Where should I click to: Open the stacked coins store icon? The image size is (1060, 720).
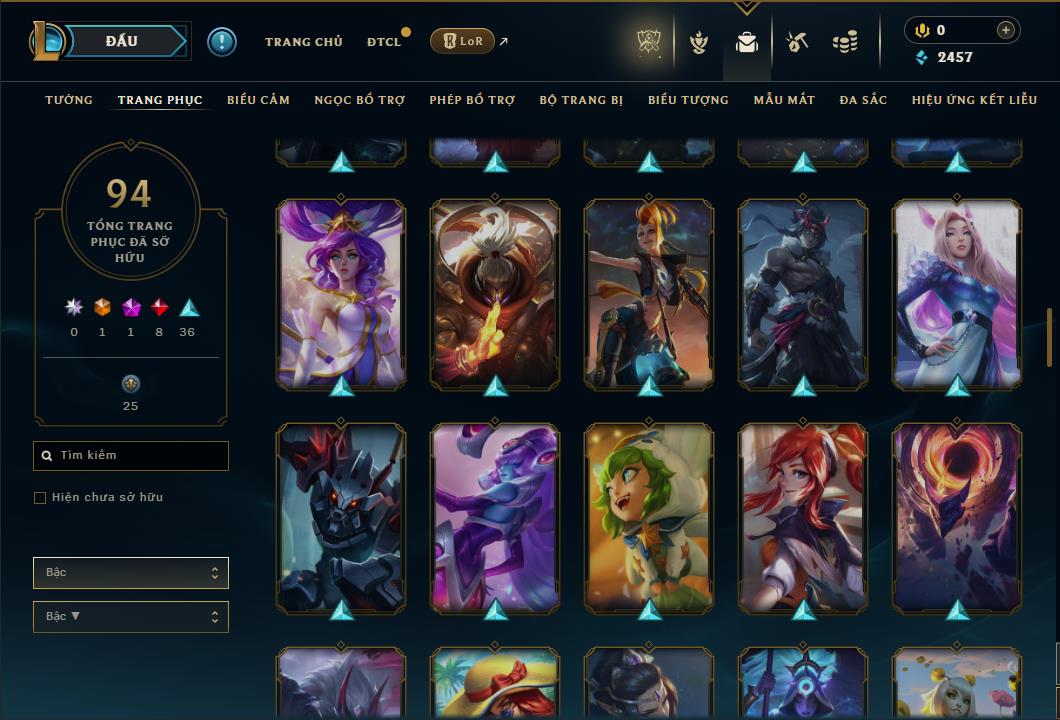[845, 42]
